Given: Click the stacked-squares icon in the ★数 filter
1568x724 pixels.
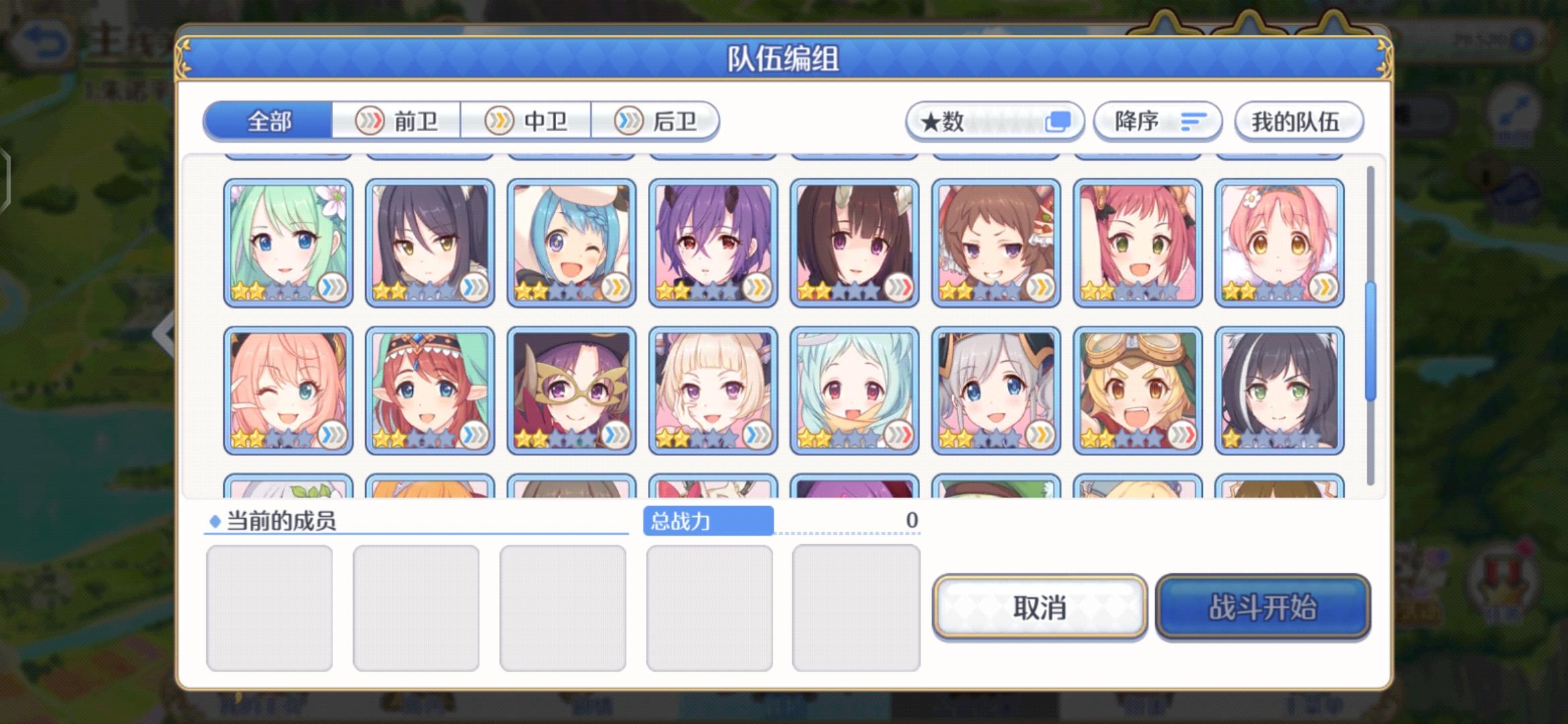Looking at the screenshot, I should (1057, 121).
